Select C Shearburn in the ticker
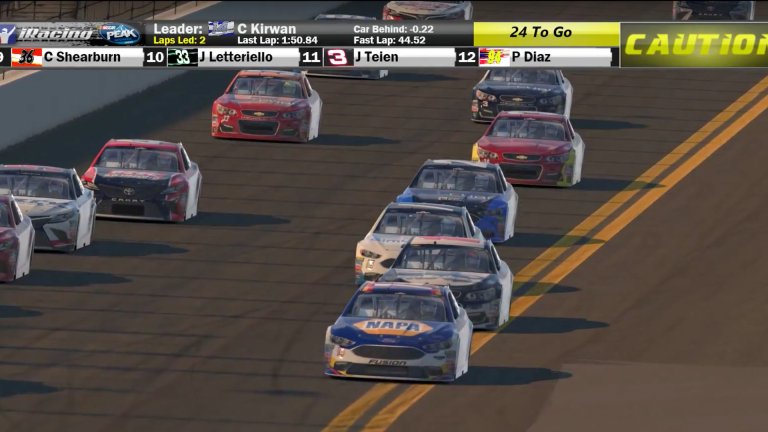Image resolution: width=768 pixels, height=432 pixels. click(80, 57)
